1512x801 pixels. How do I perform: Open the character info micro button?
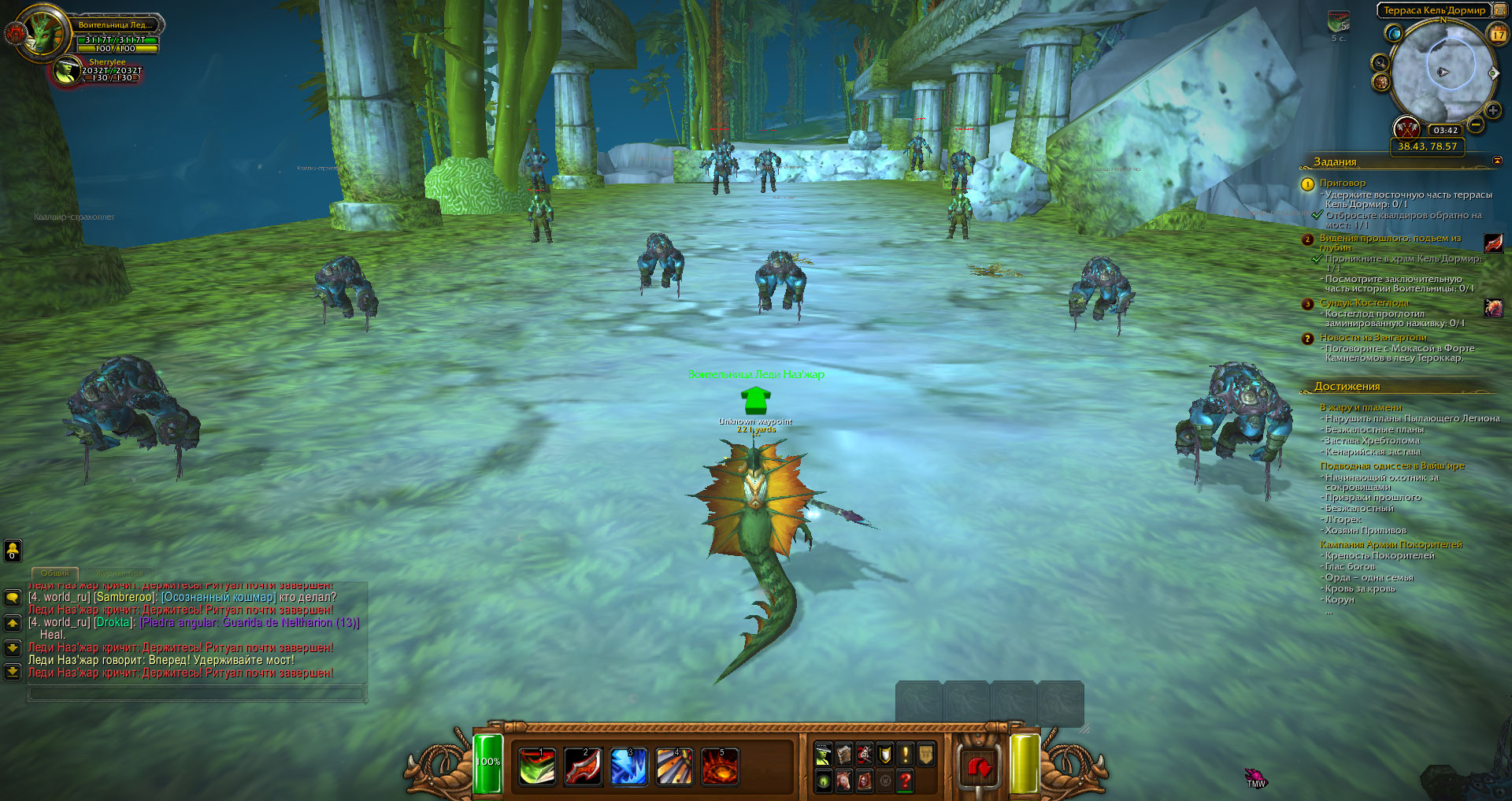824,755
